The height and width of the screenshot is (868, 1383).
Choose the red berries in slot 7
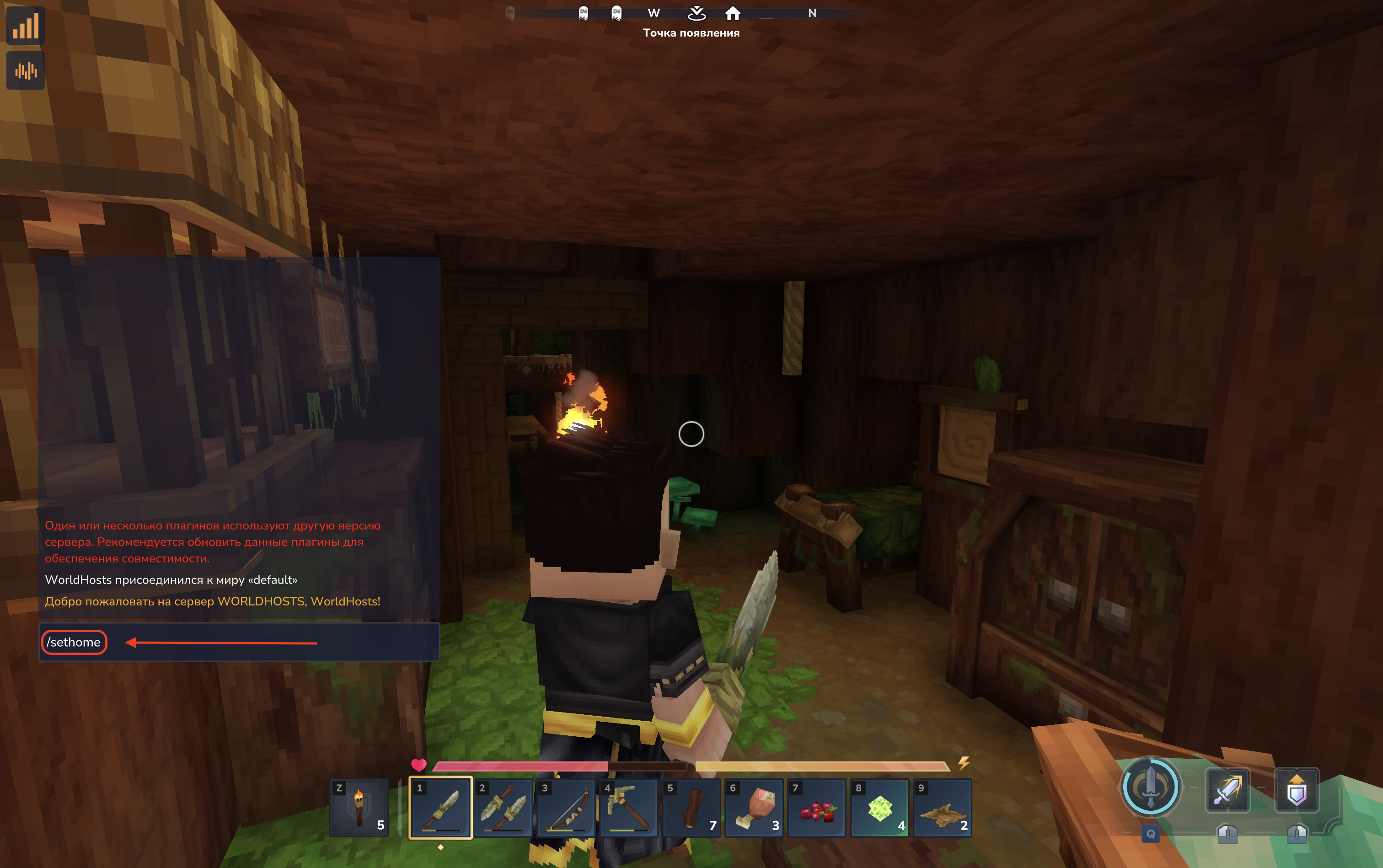pos(817,807)
